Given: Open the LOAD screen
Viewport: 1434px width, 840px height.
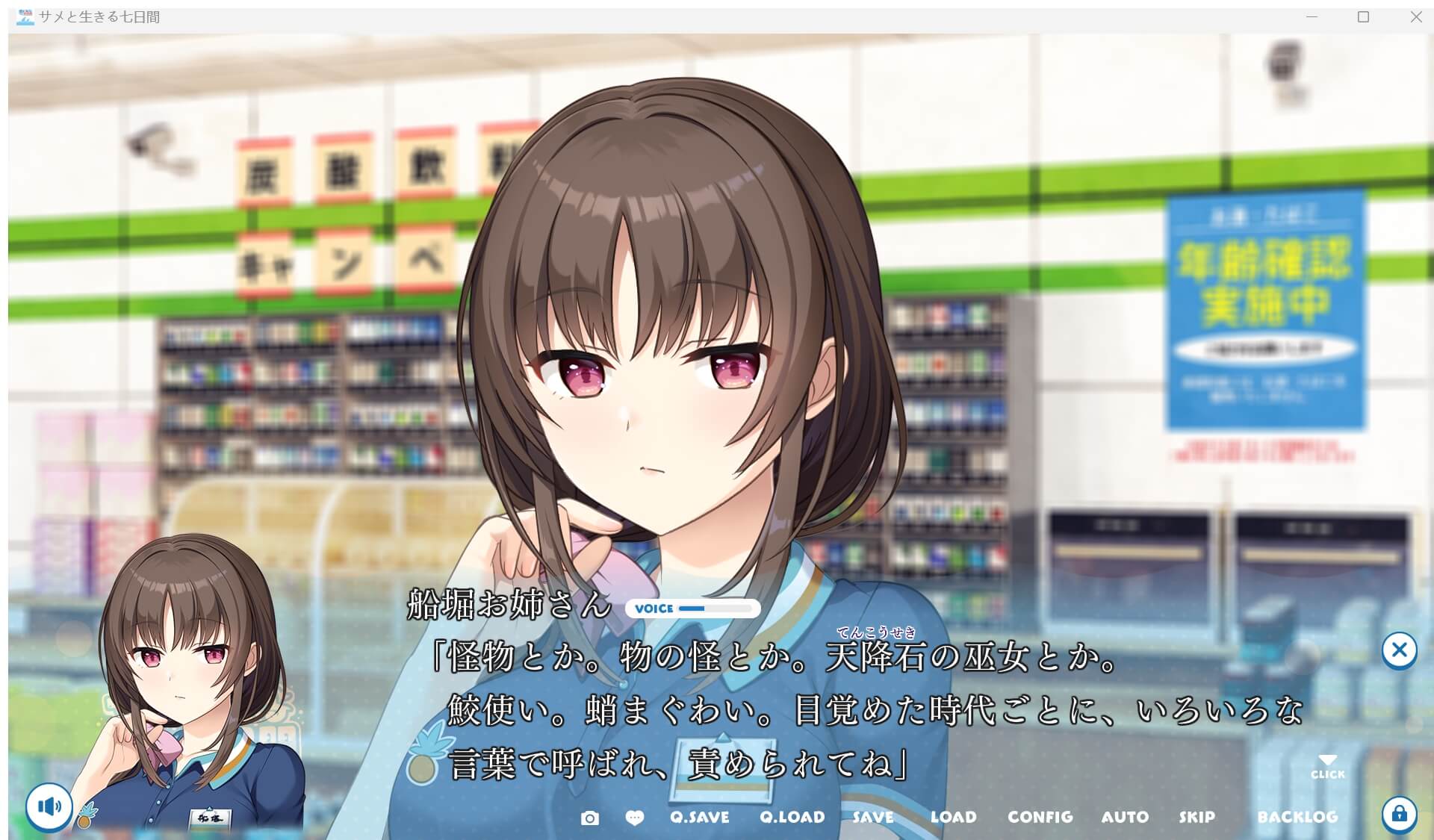Looking at the screenshot, I should pos(954,817).
